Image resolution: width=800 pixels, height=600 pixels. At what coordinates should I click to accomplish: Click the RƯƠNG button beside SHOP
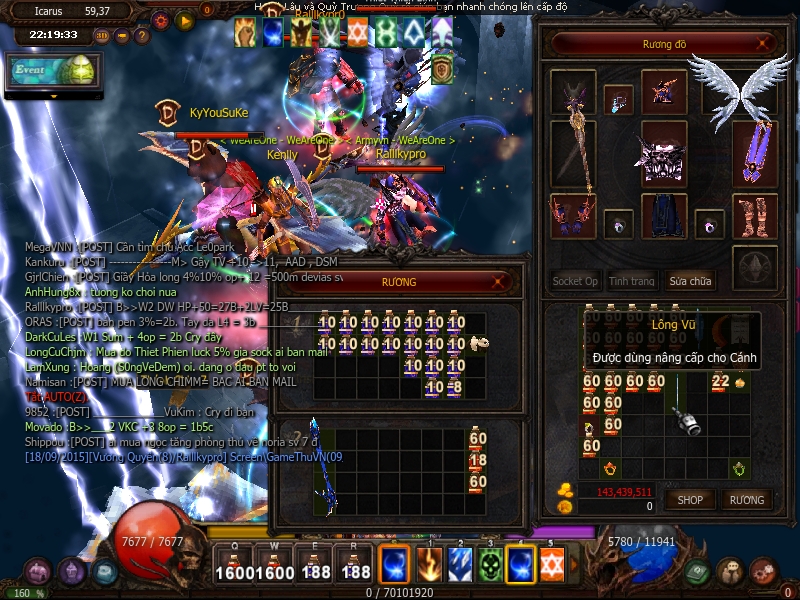[x=746, y=500]
